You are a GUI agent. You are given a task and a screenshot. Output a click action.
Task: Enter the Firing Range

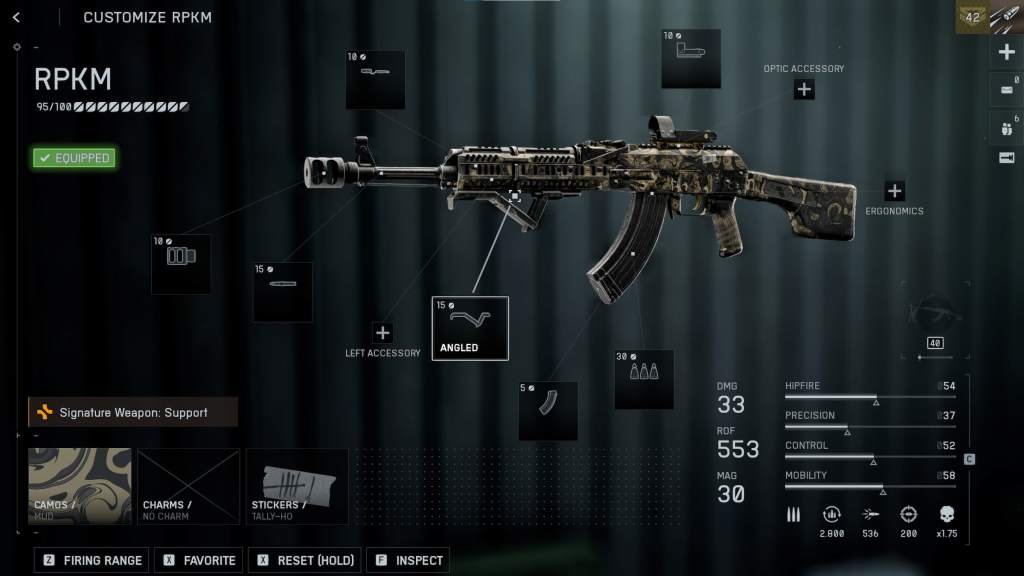pos(92,561)
